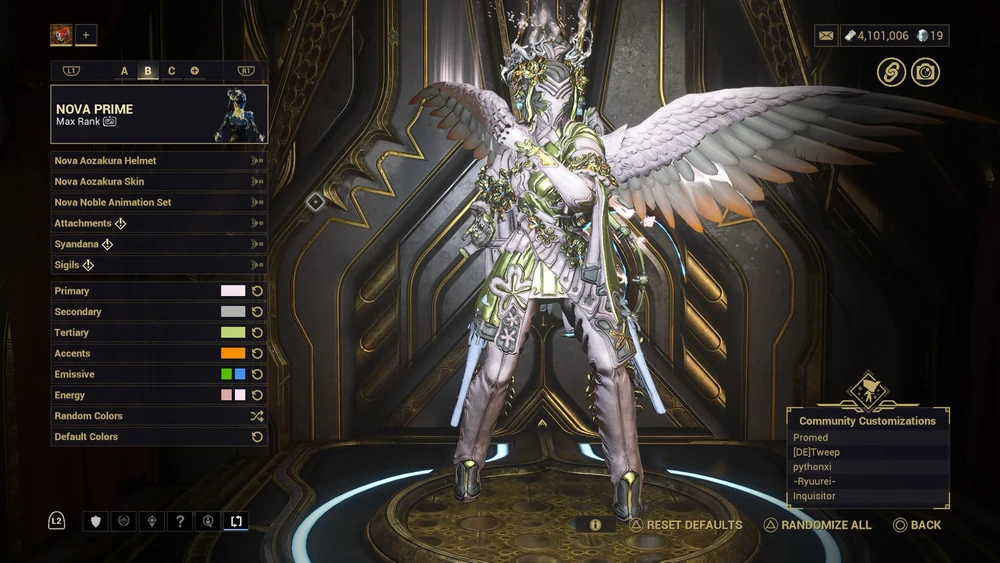Open the Syandana menu
Image resolution: width=1000 pixels, height=563 pixels.
click(158, 244)
